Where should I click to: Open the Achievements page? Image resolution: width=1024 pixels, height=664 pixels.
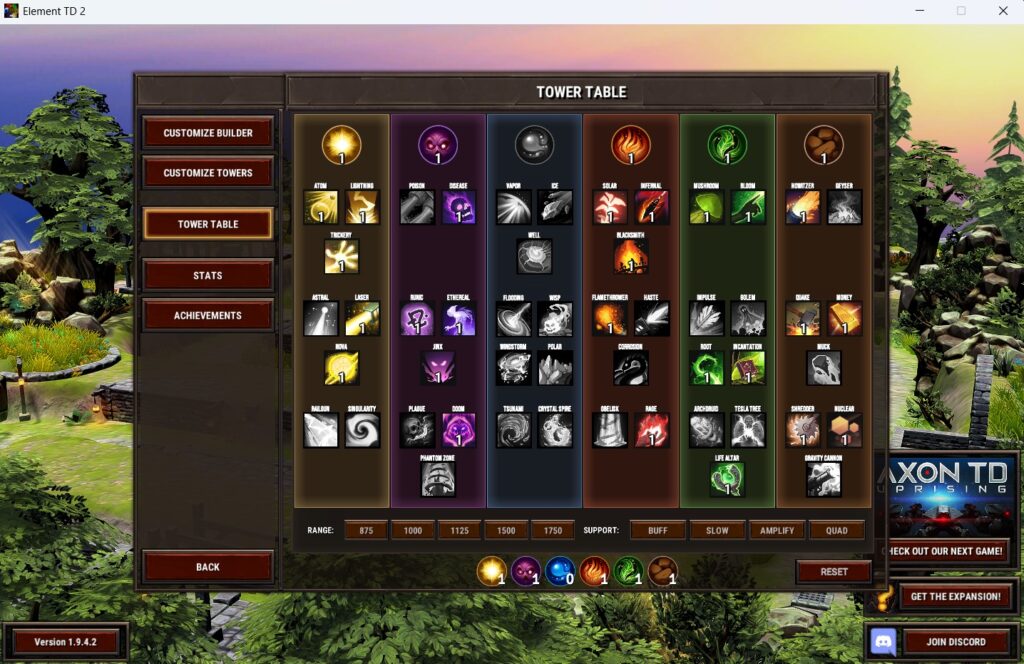[208, 315]
